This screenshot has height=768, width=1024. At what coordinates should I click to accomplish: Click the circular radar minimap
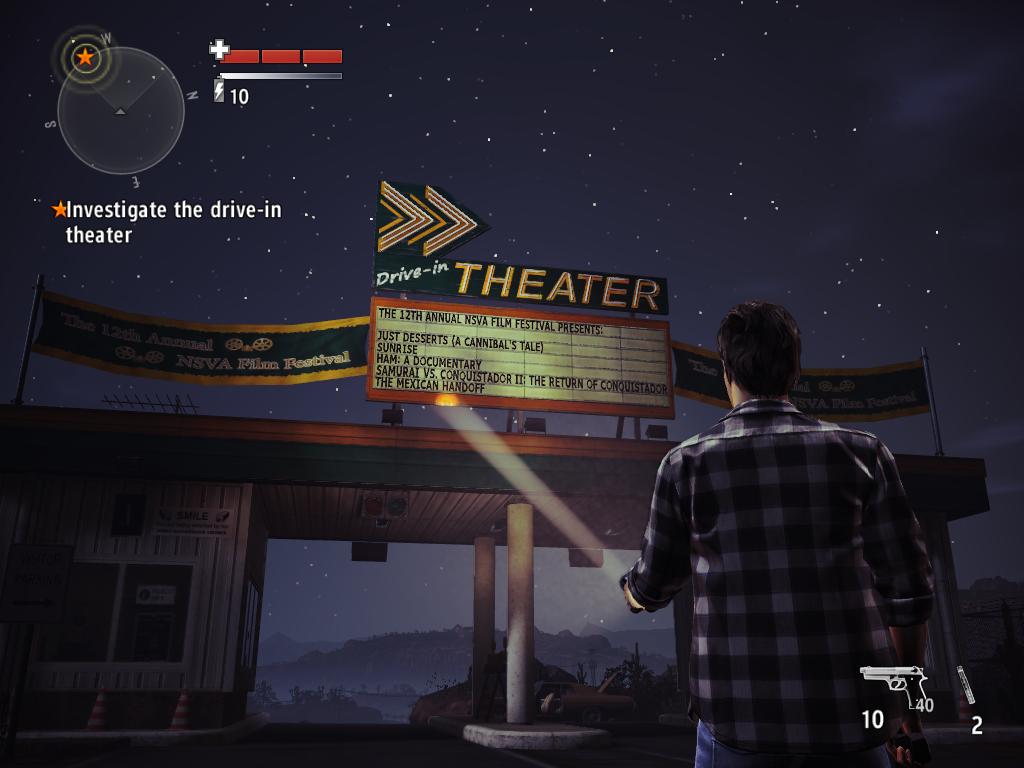[121, 110]
